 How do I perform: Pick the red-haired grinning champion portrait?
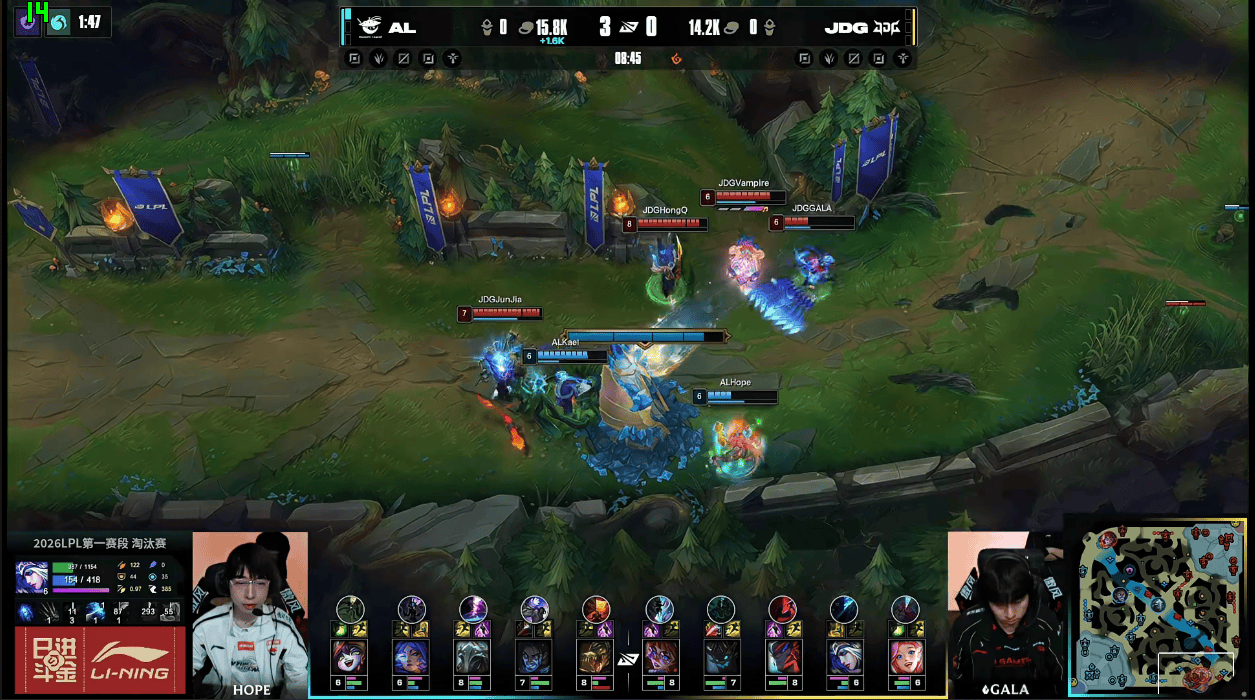(x=350, y=657)
